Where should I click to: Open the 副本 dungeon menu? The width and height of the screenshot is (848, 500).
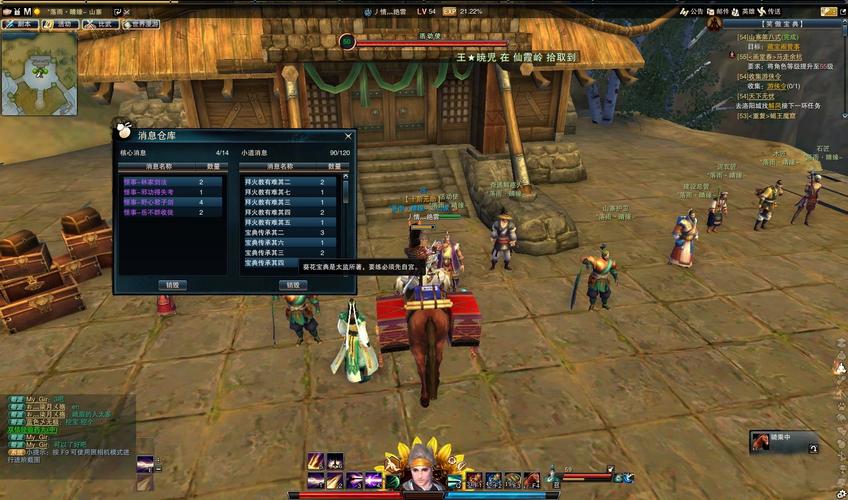coord(22,23)
